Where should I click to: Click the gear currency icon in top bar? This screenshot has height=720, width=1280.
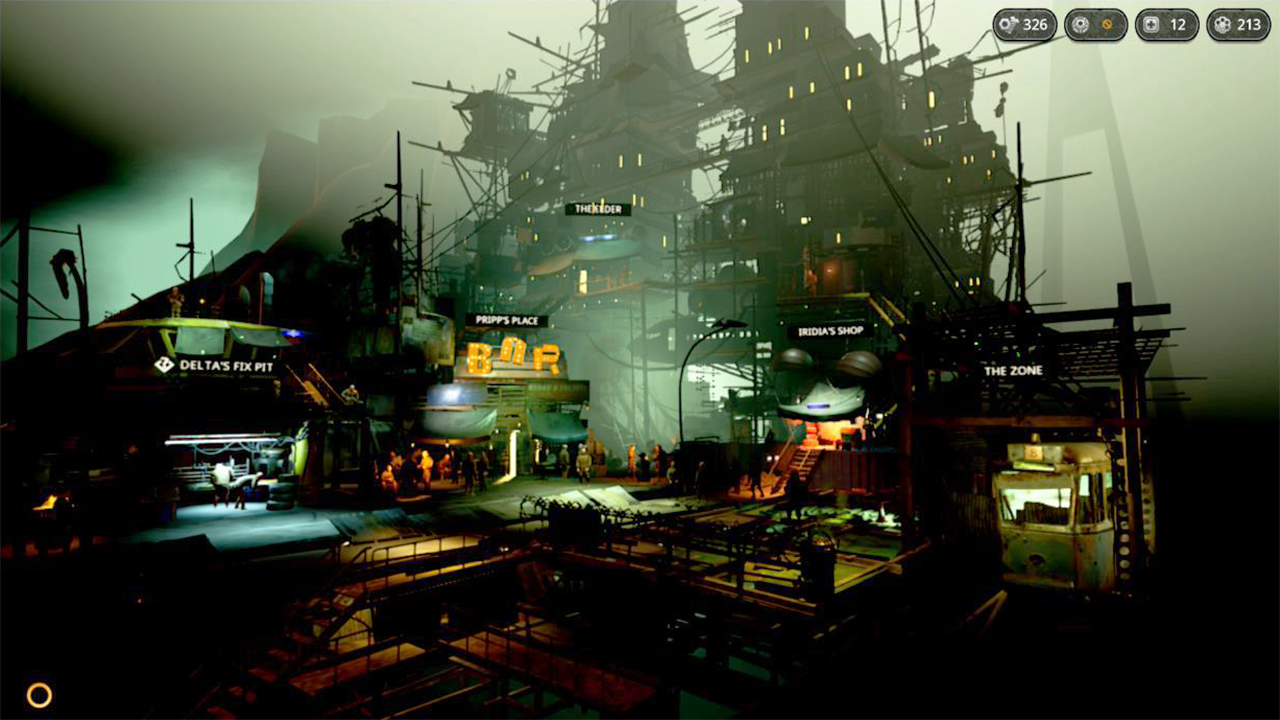(x=1080, y=25)
